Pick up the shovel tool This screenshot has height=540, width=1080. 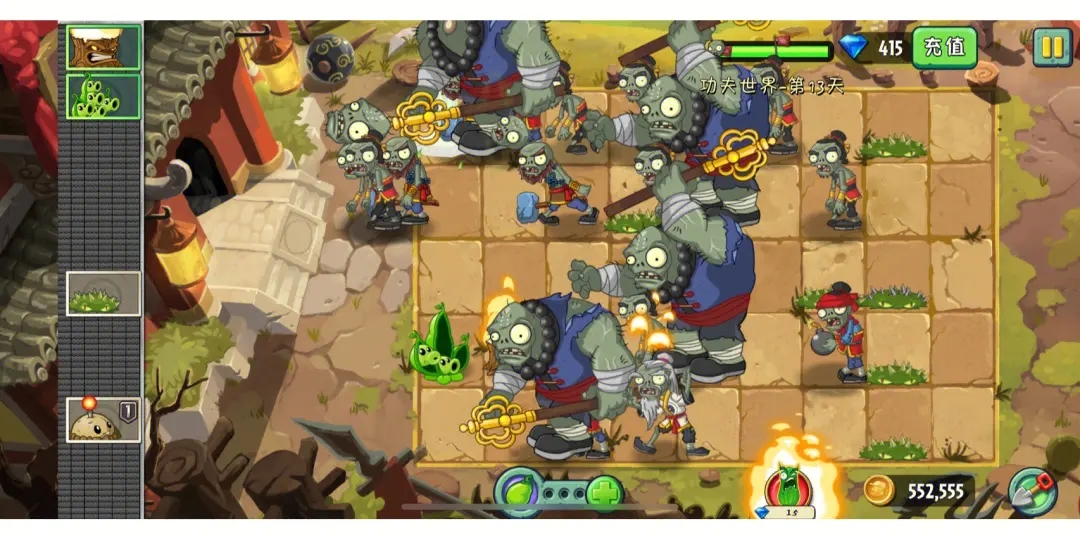[1031, 491]
